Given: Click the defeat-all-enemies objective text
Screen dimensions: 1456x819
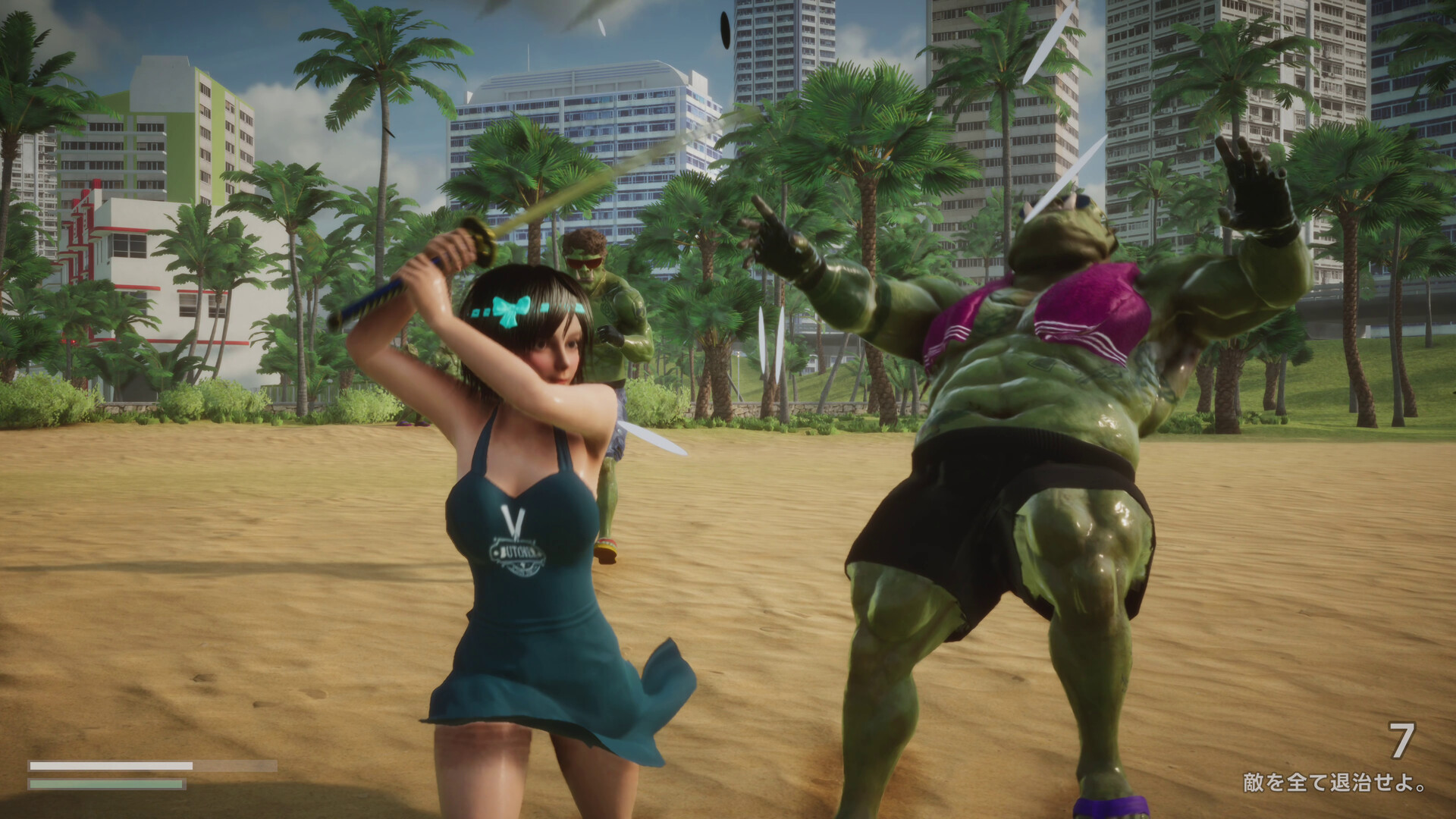Looking at the screenshot, I should click(1334, 783).
